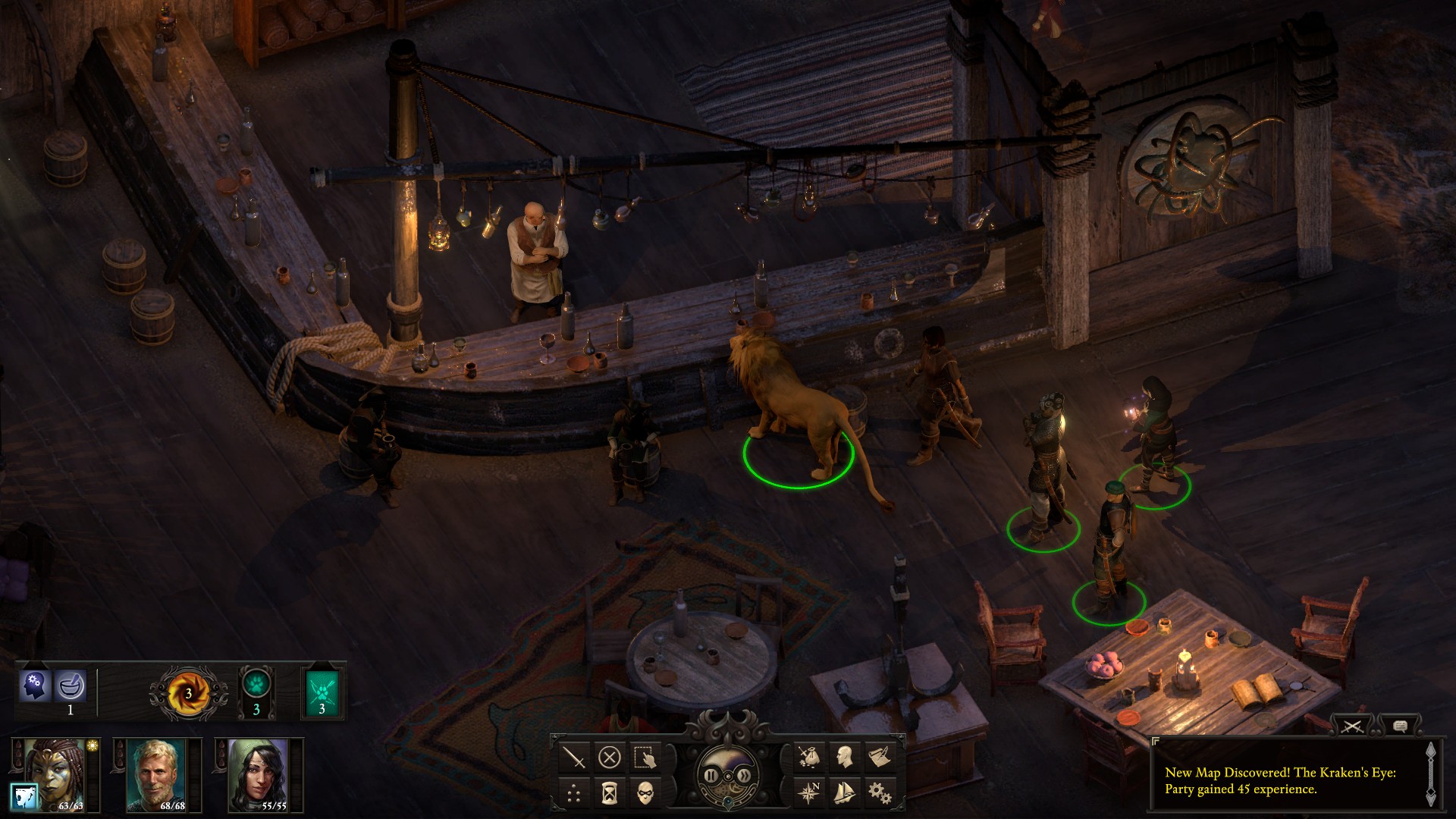Open the party formation dots button
This screenshot has width=1456, height=819.
click(575, 793)
